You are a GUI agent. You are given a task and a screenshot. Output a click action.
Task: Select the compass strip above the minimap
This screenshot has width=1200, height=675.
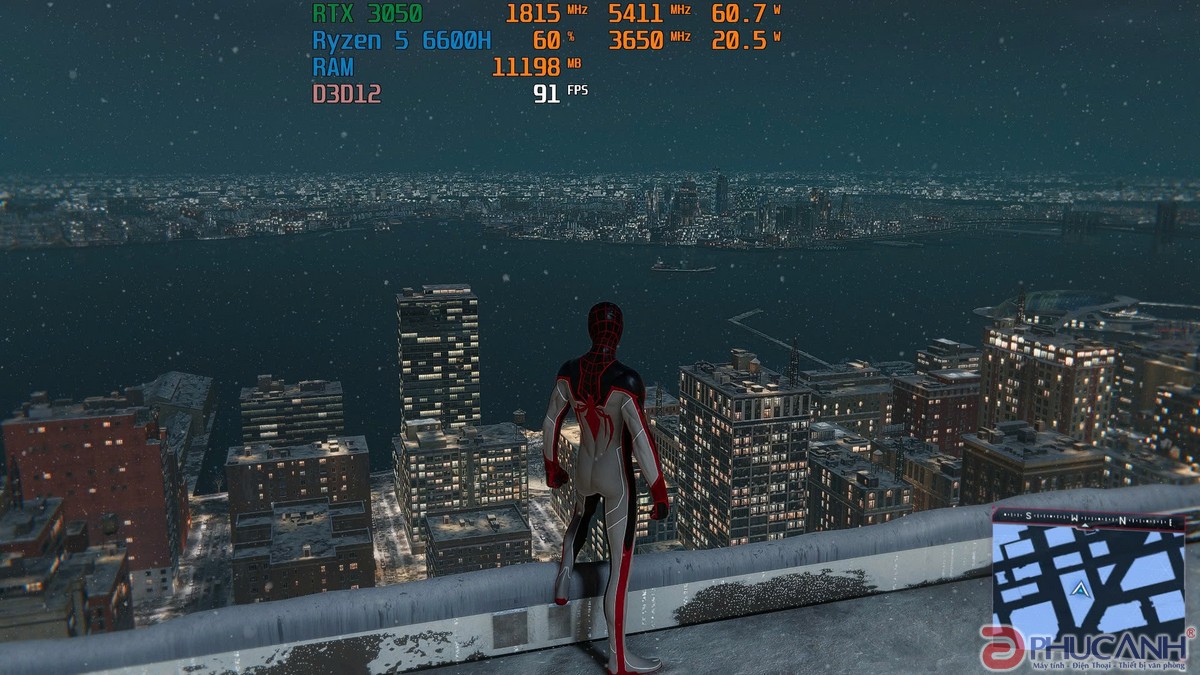pyautogui.click(x=1089, y=519)
